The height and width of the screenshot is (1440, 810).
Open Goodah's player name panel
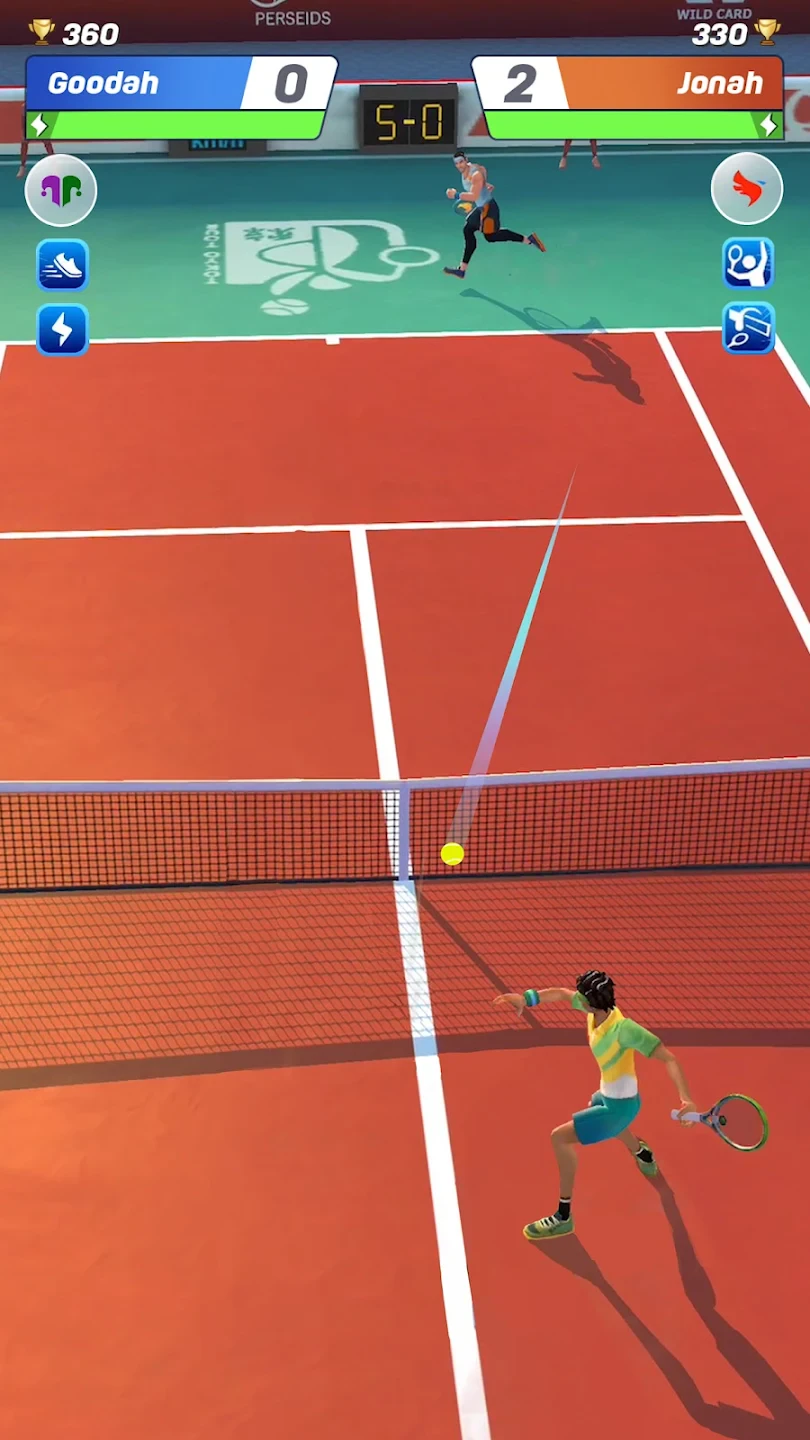135,83
